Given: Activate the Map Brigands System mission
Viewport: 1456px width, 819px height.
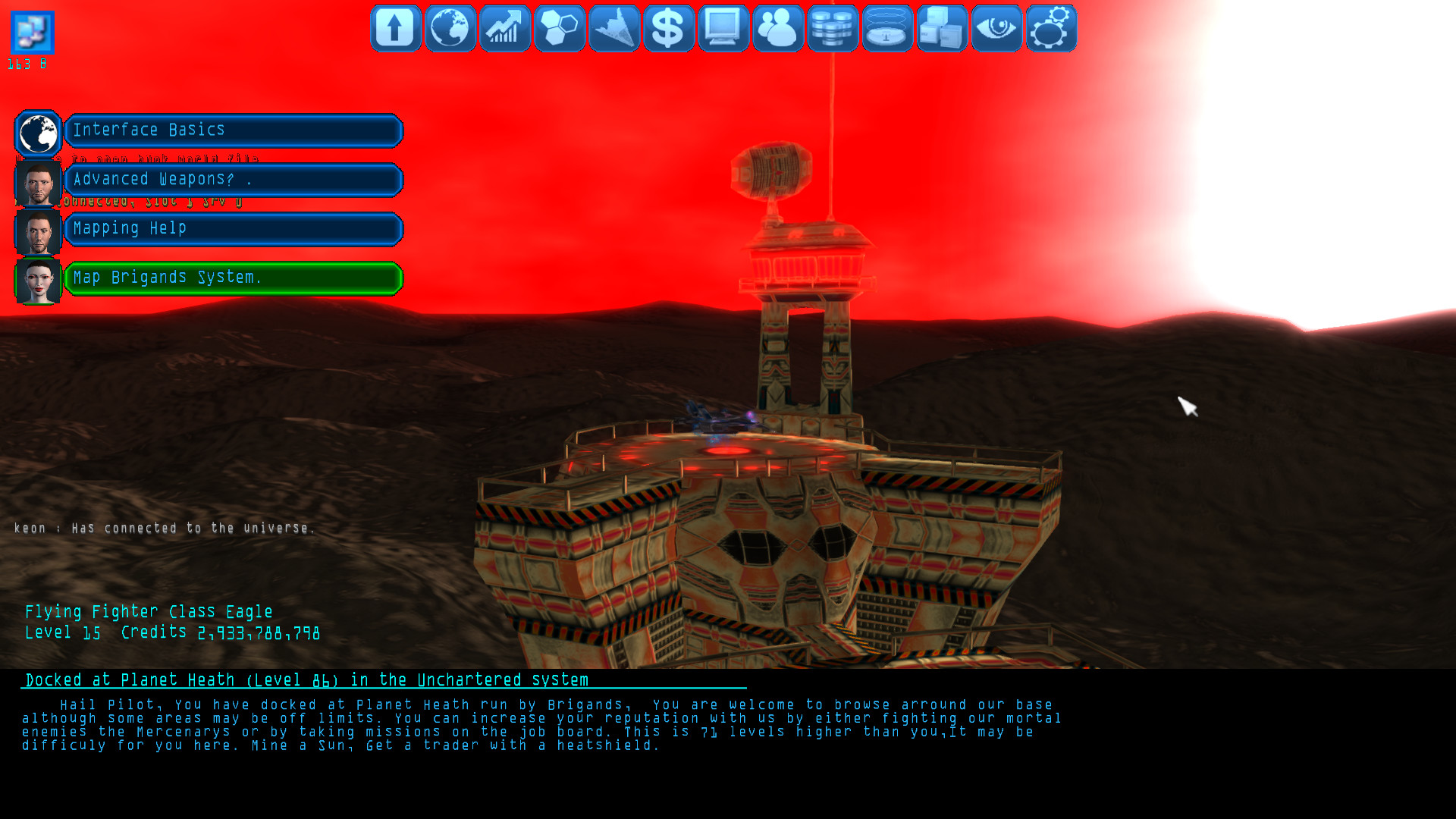Looking at the screenshot, I should (x=233, y=278).
